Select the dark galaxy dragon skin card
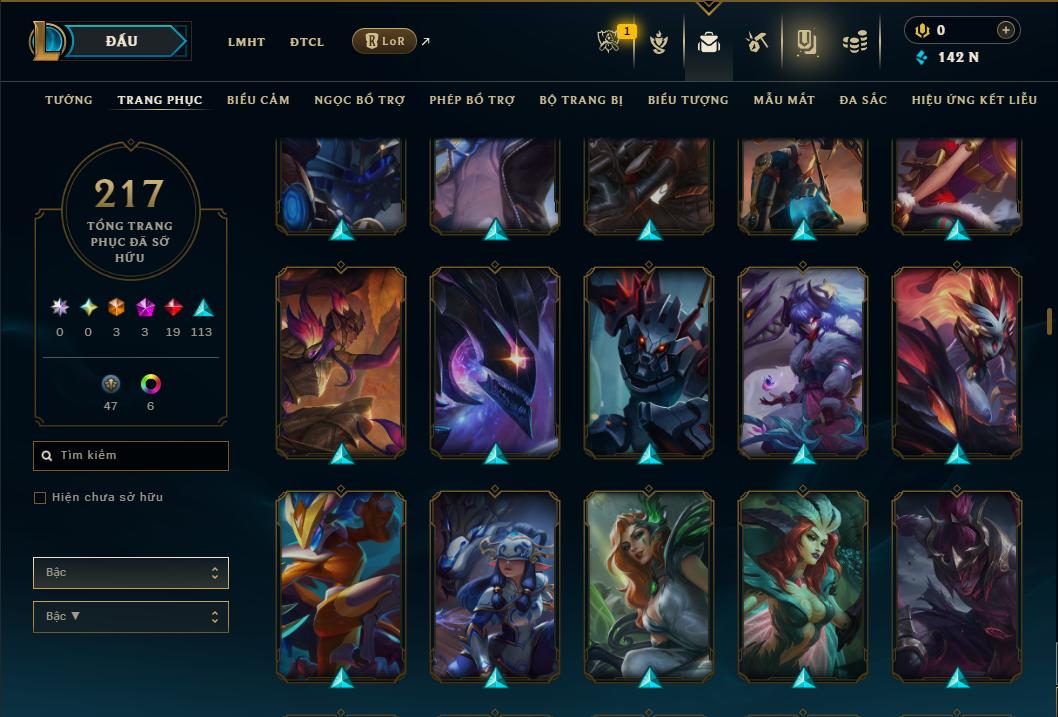Screen dimensions: 1058x717 coord(495,360)
